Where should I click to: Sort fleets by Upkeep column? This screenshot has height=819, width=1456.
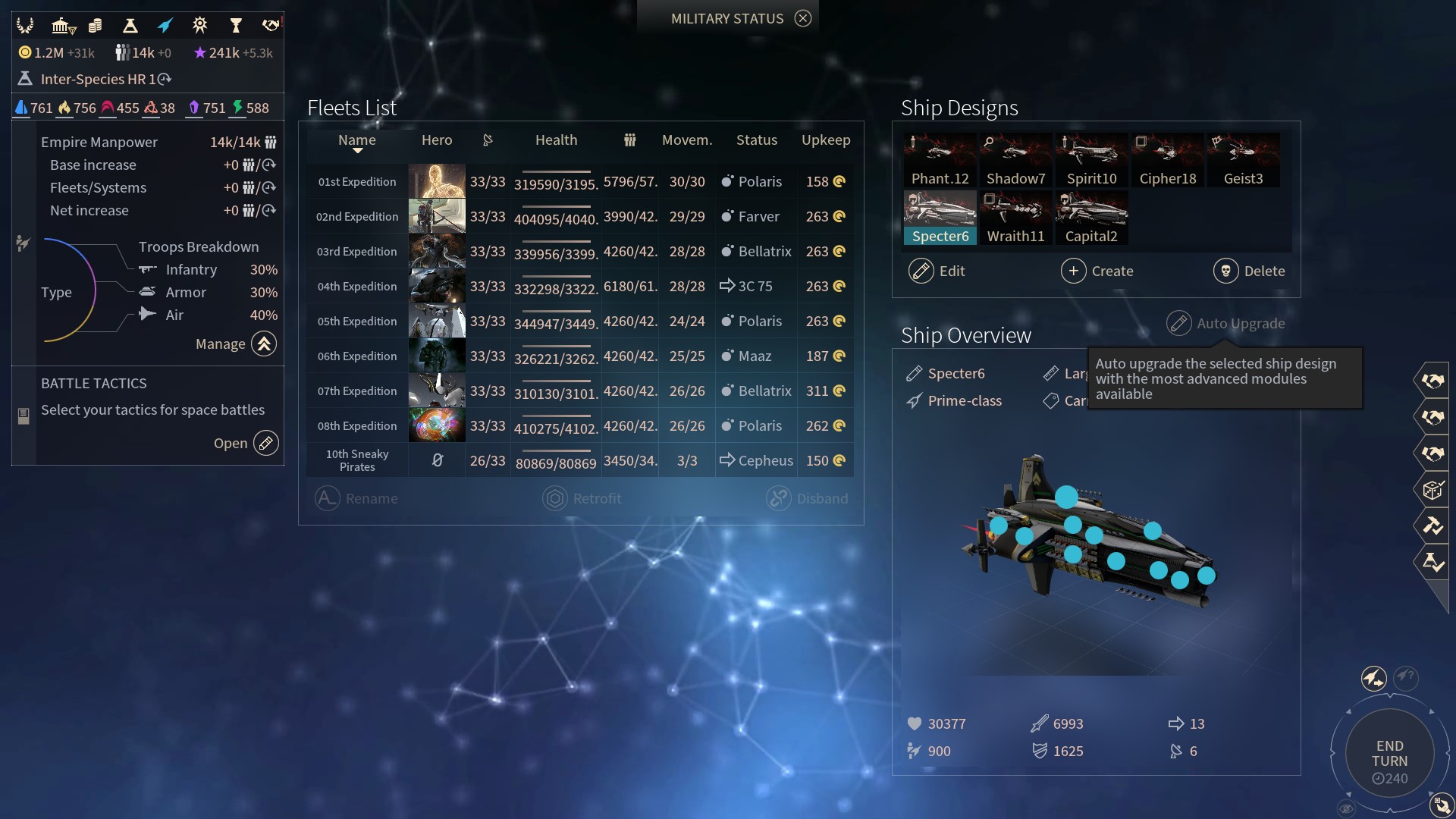[x=825, y=140]
